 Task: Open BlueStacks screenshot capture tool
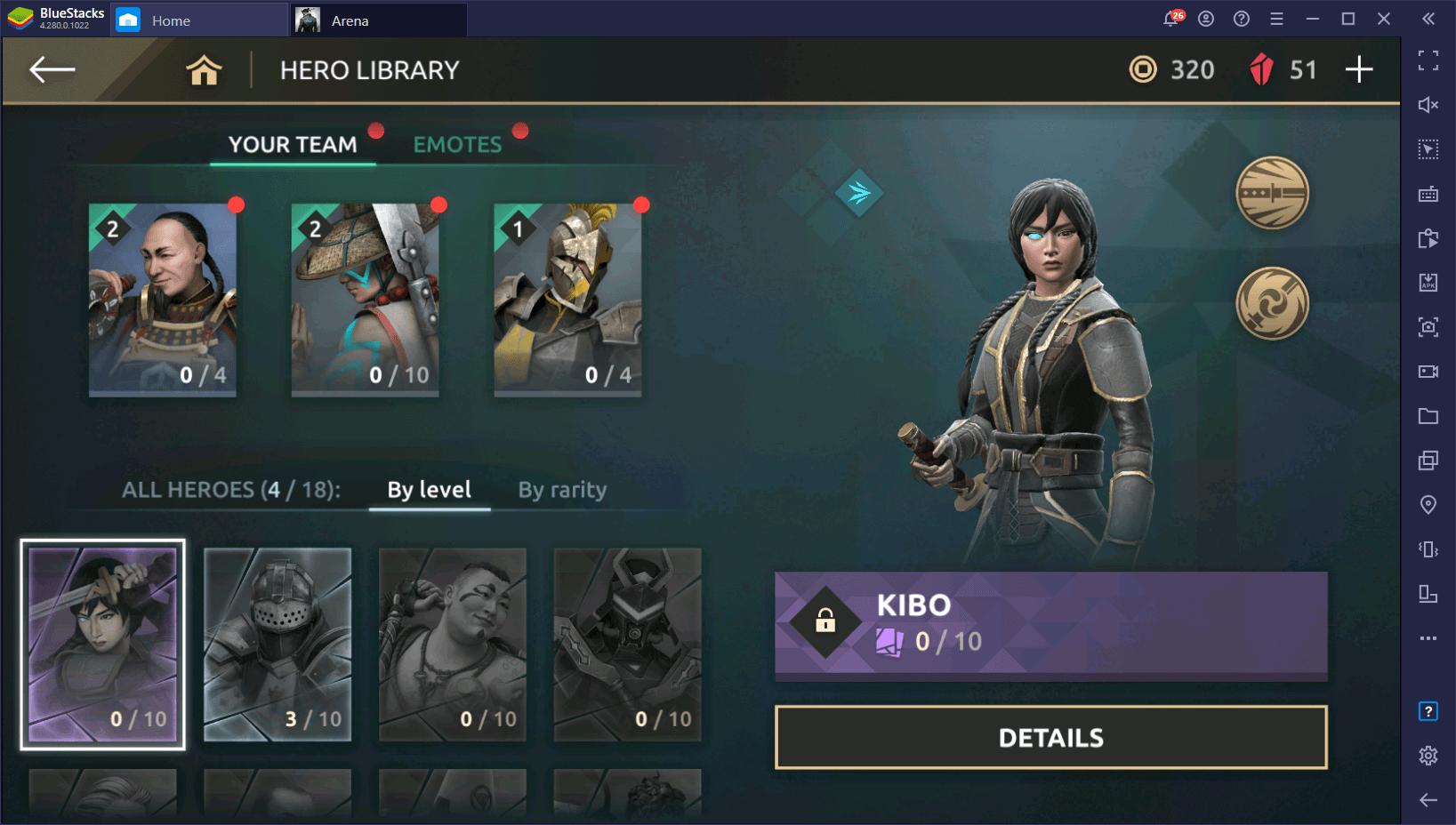1428,327
